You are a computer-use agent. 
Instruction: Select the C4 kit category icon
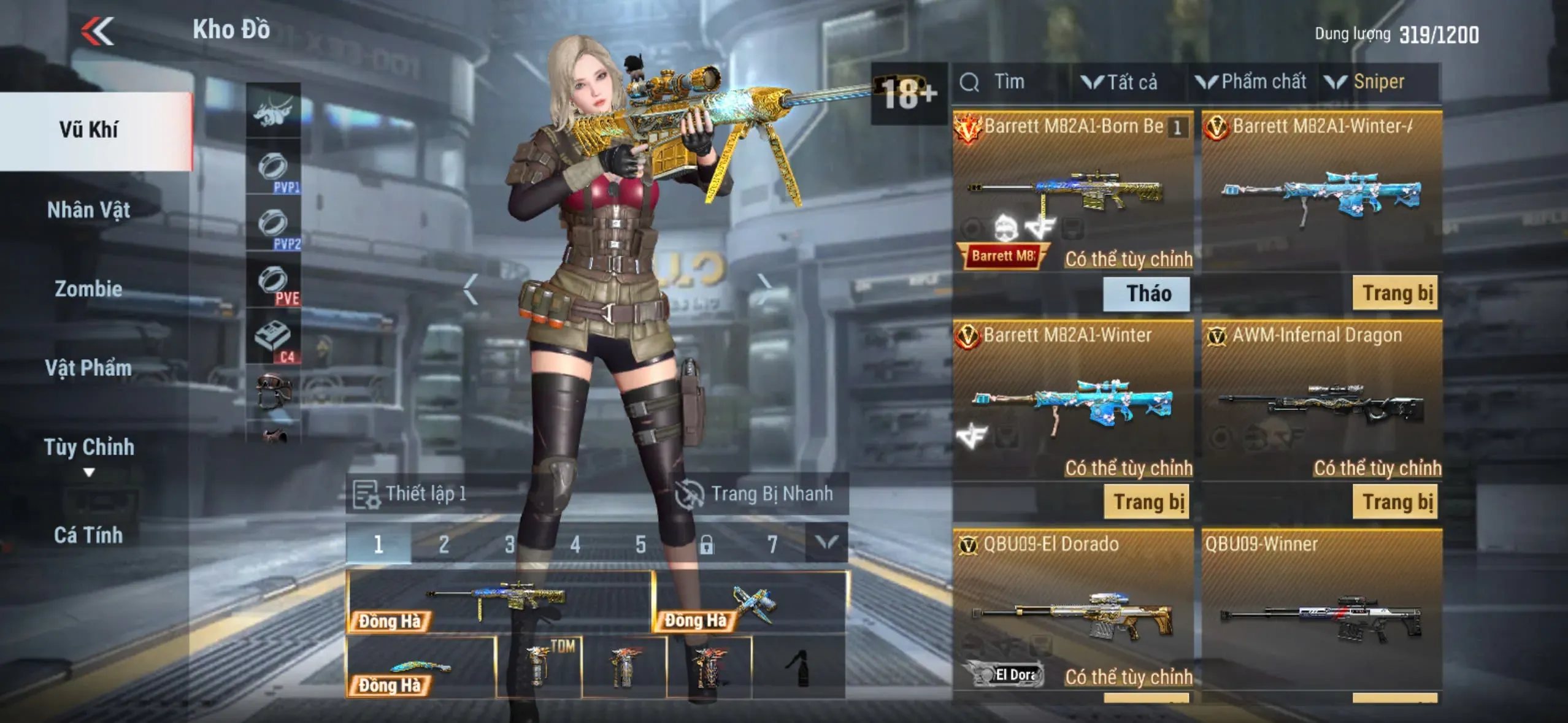coord(274,340)
